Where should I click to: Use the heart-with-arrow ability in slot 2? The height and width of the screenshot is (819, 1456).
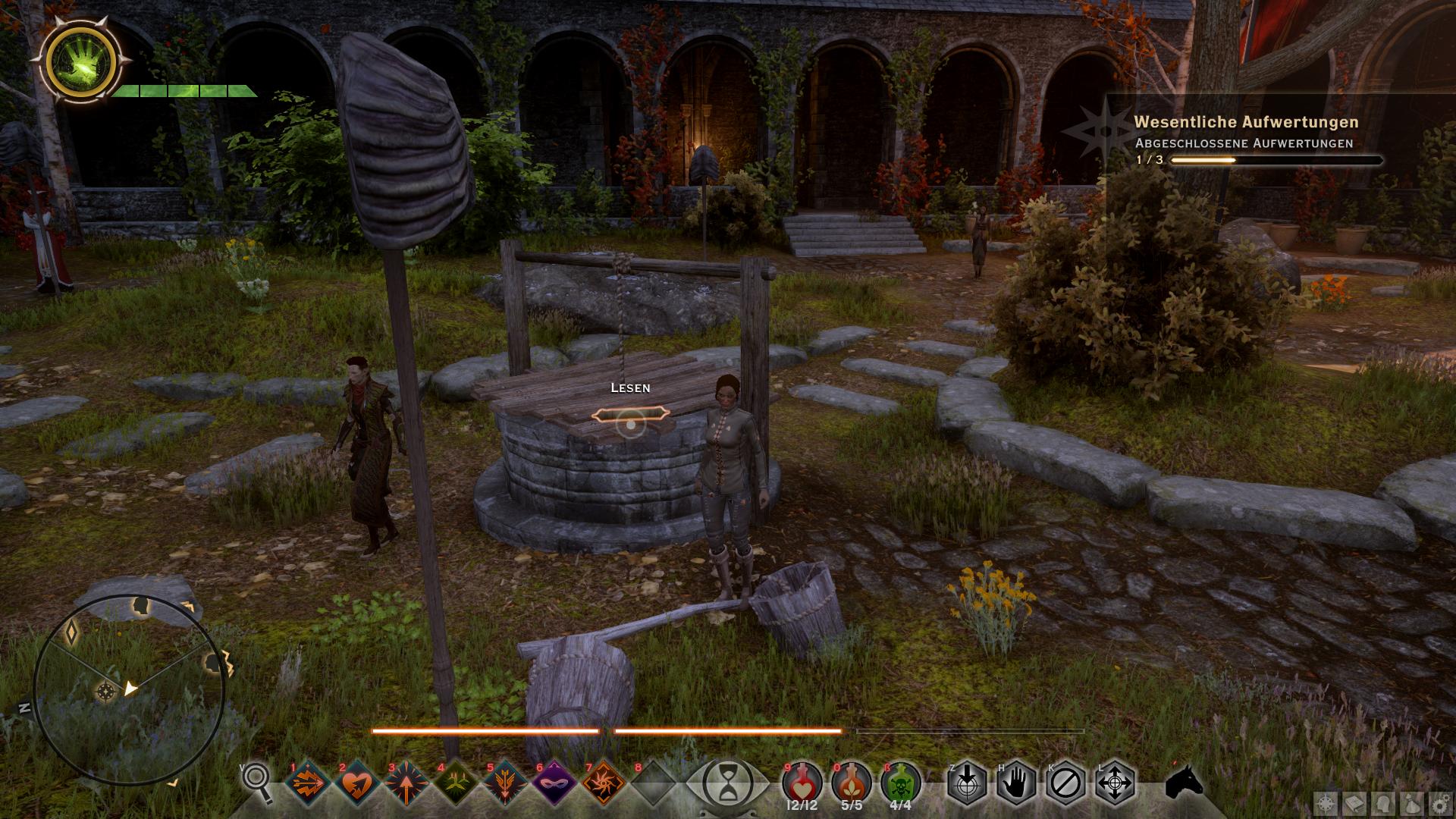(x=358, y=783)
